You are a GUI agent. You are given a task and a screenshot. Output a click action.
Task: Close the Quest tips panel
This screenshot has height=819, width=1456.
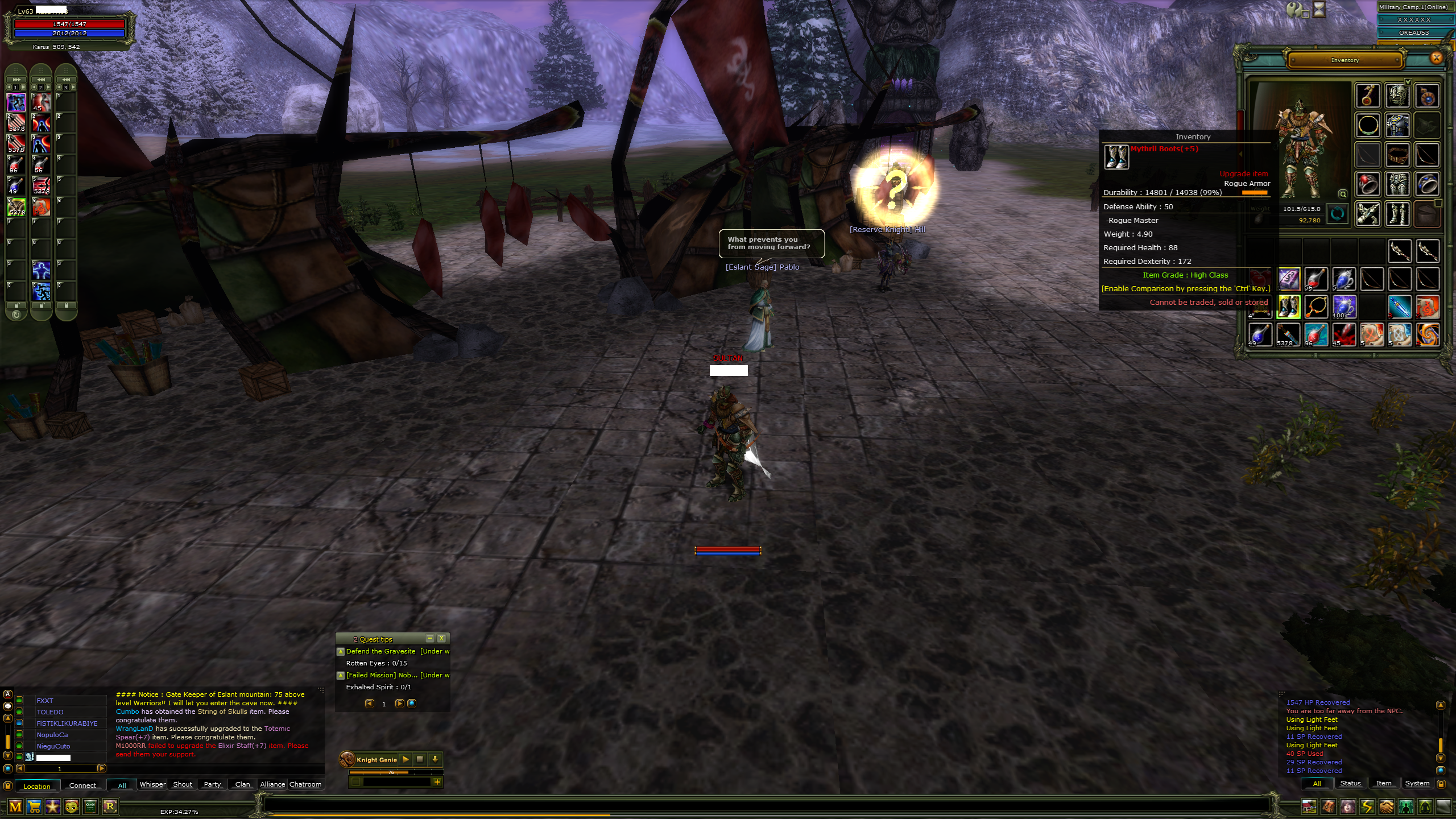pyautogui.click(x=441, y=639)
